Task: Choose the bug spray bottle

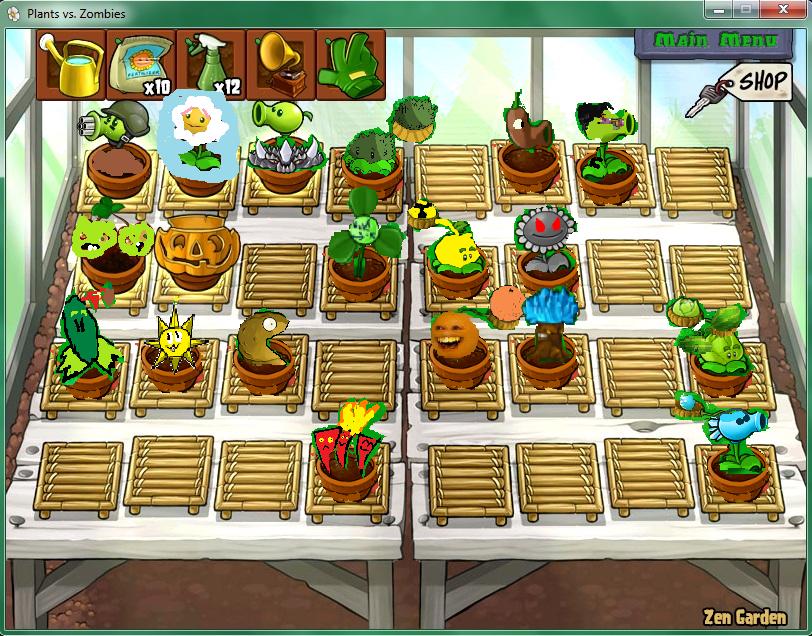Action: (211, 65)
